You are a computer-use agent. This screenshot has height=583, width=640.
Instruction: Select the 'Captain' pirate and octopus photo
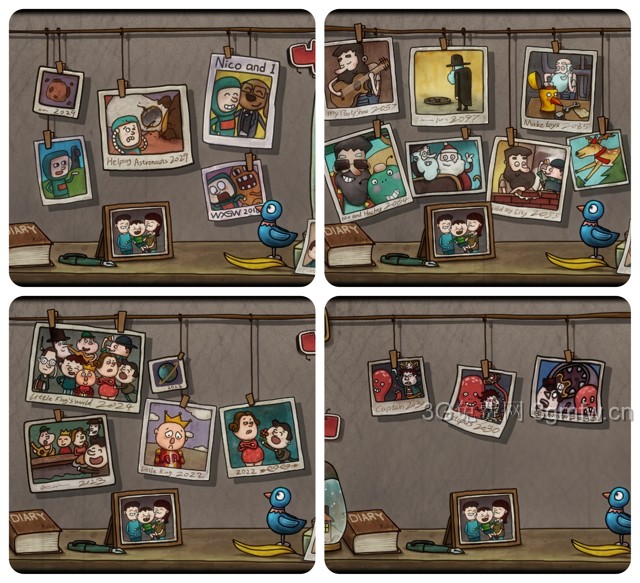tap(398, 385)
